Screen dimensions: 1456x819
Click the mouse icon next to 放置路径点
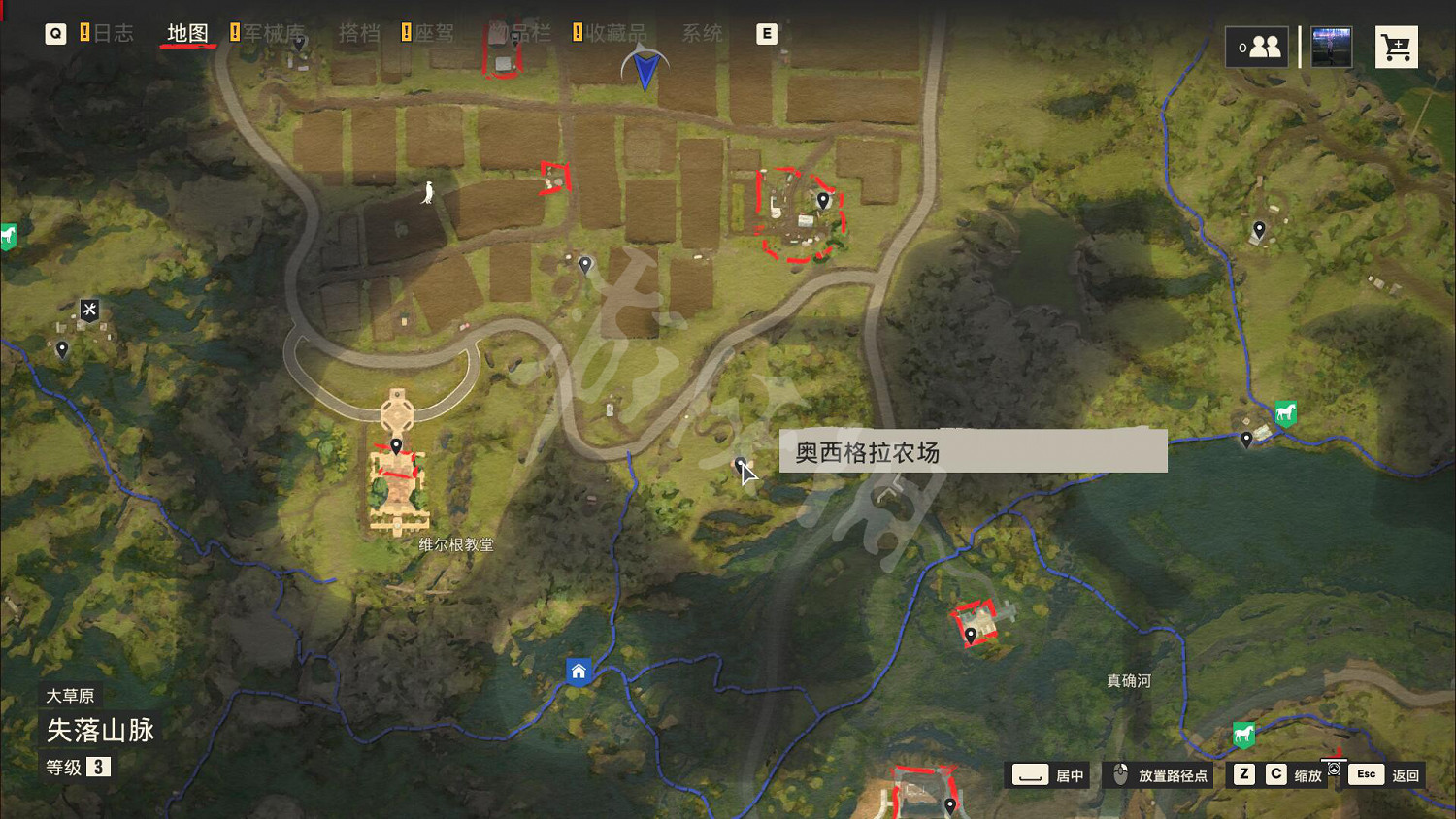(x=1118, y=774)
